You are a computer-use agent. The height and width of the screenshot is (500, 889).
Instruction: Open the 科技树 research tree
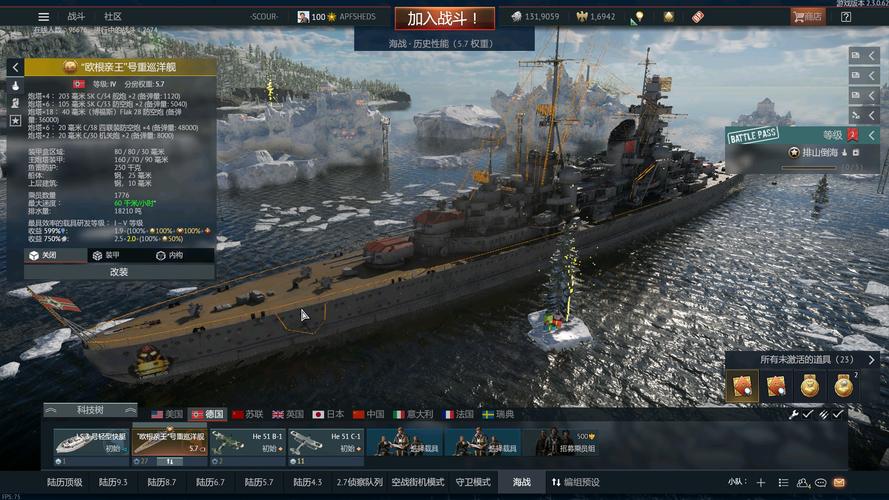90,410
